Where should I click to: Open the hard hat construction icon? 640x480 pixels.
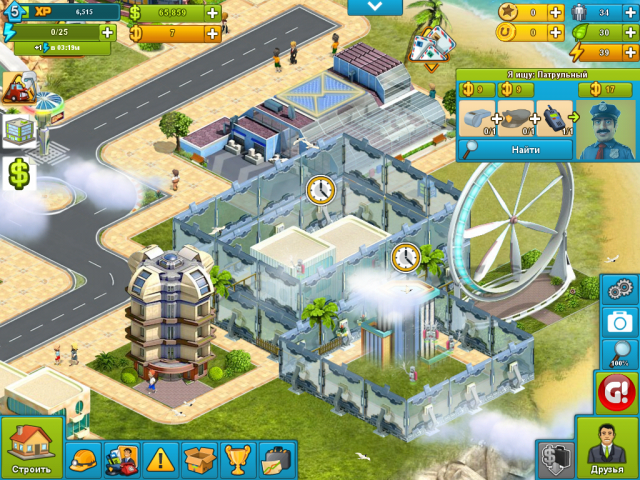(84, 459)
